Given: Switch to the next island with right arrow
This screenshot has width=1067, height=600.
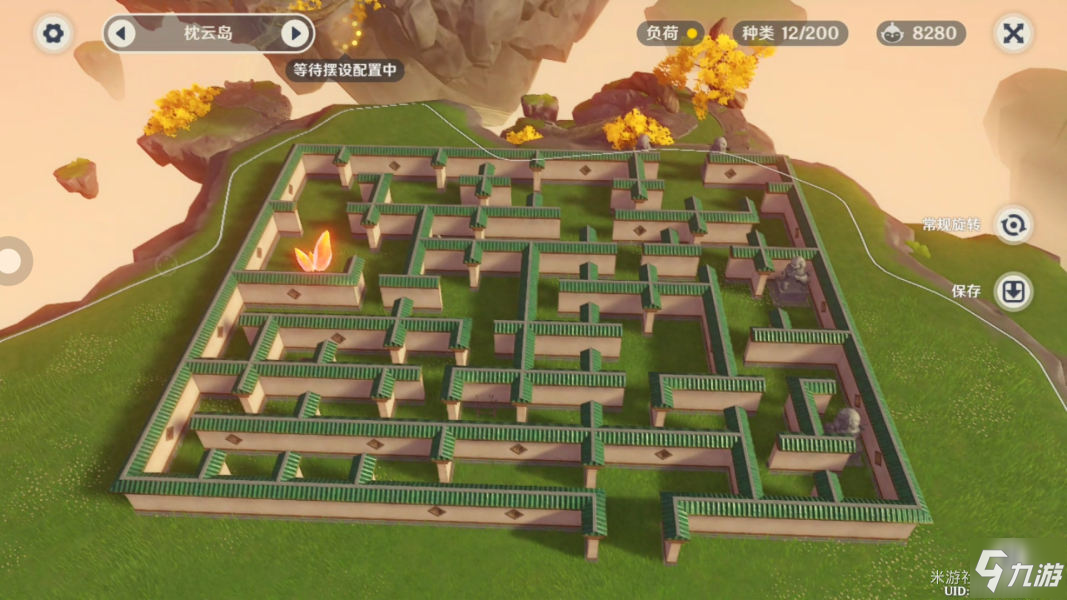Looking at the screenshot, I should (295, 33).
